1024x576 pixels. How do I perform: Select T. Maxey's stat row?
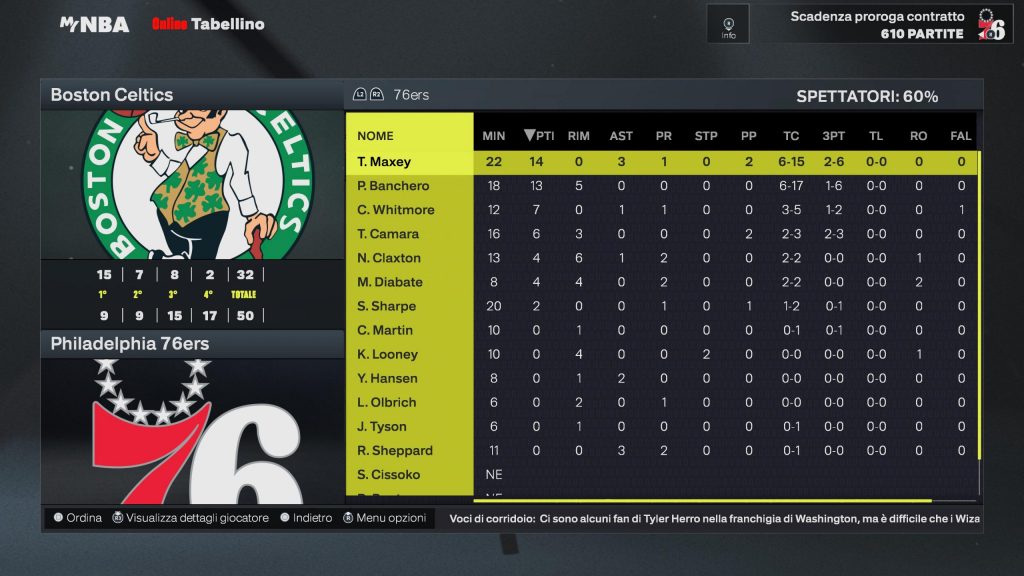pos(385,162)
